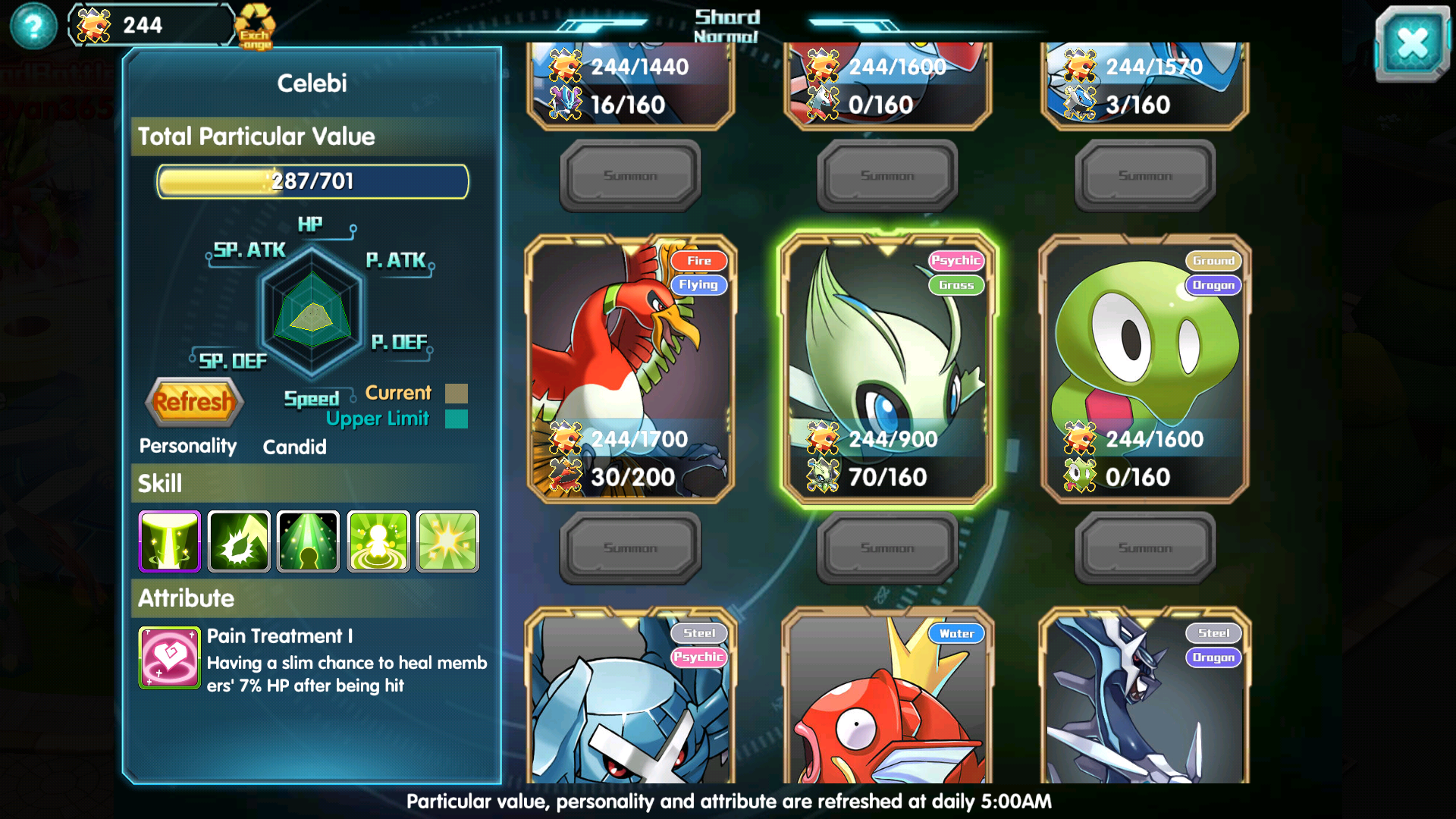Open the Ground type tag on Zygarde
The width and height of the screenshot is (1456, 819).
(x=1214, y=260)
